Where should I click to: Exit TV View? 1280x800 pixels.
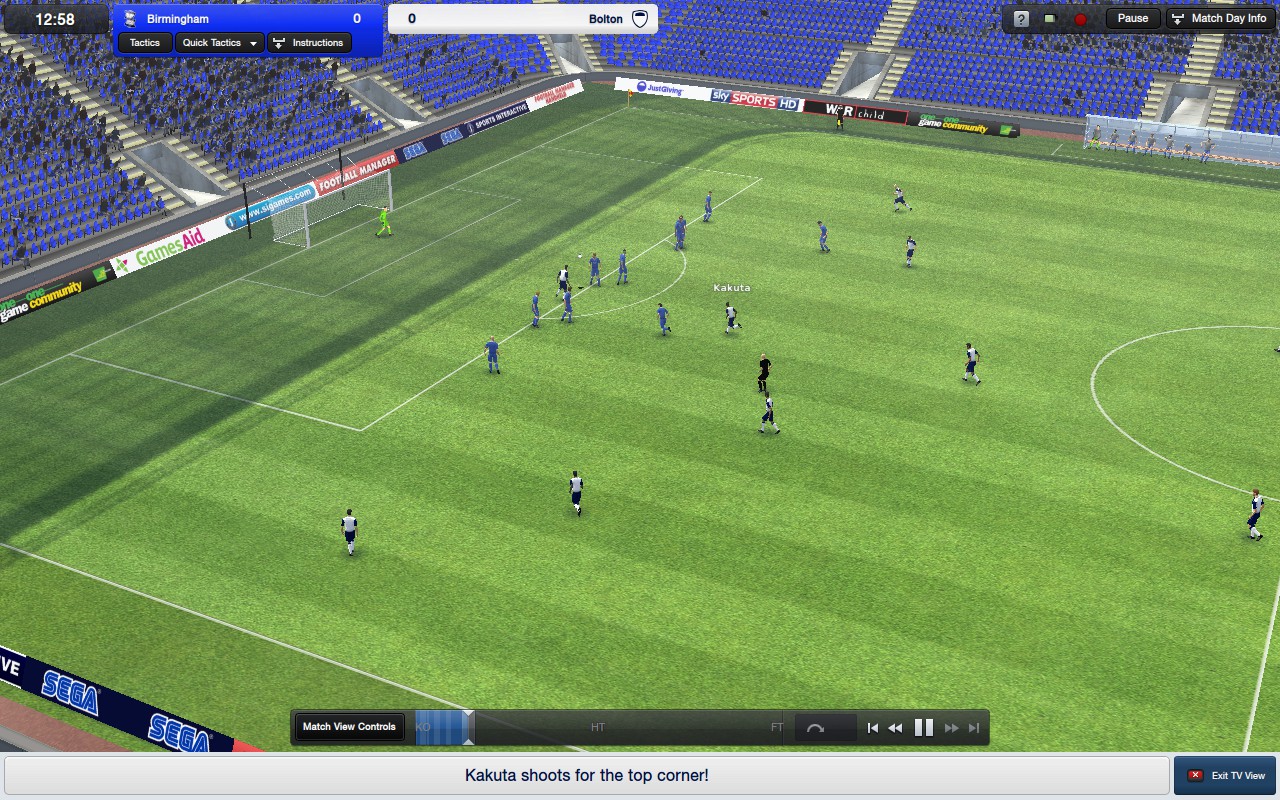click(x=1226, y=776)
